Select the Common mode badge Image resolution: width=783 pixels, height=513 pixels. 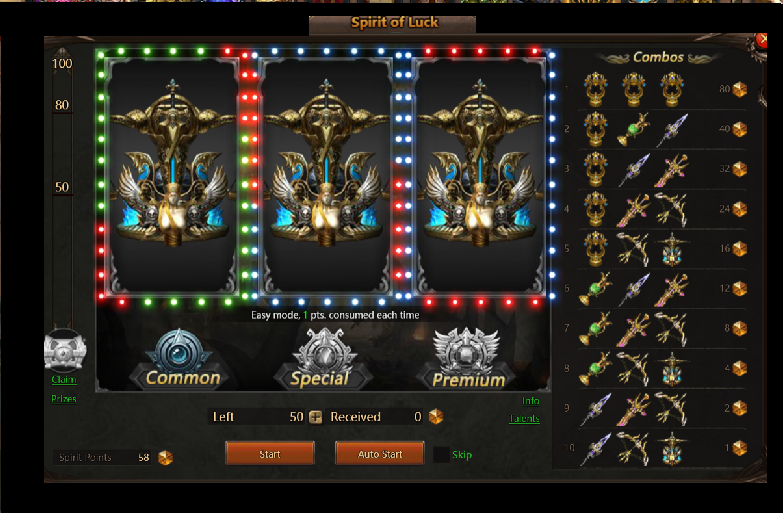pos(183,360)
